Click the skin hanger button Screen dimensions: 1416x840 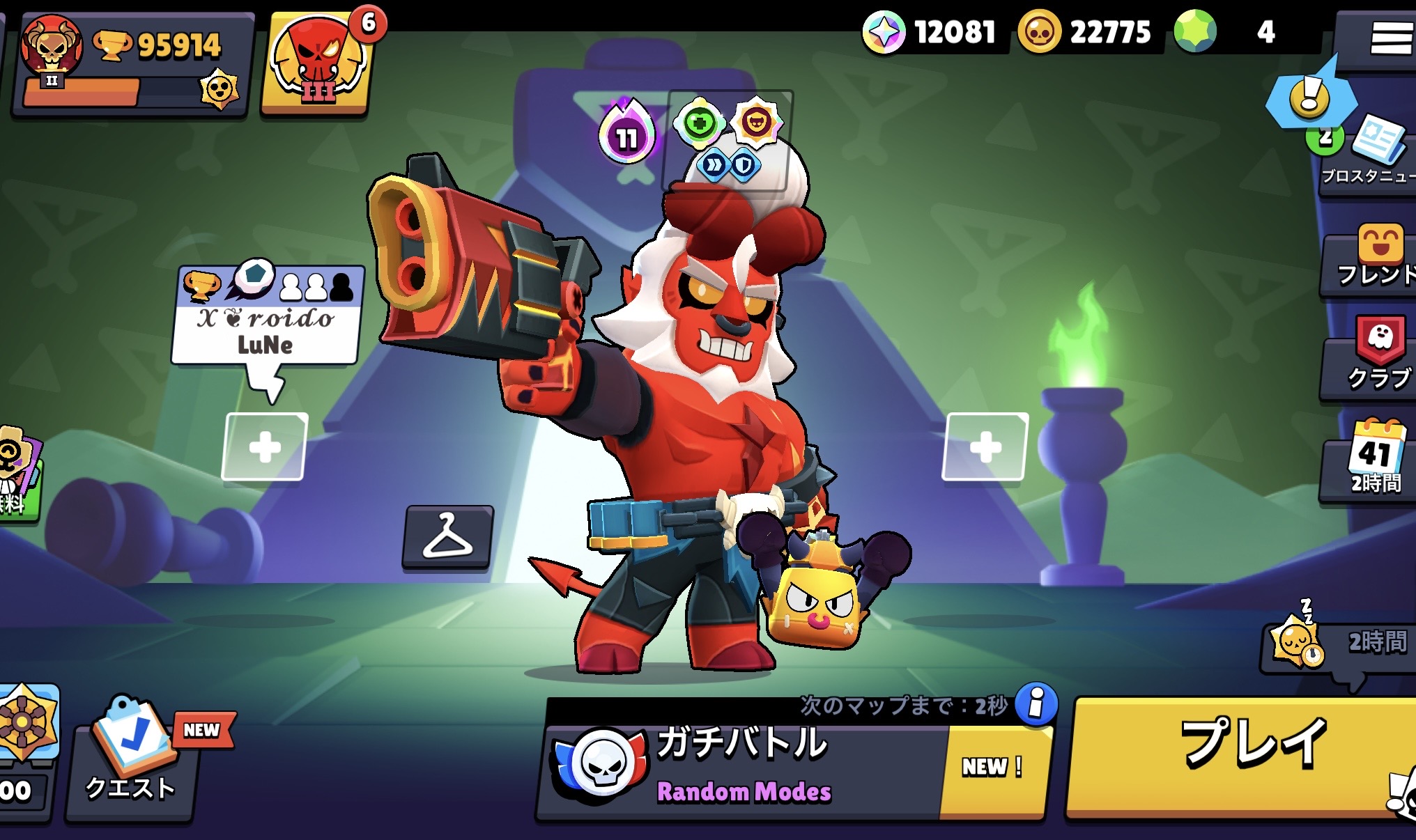click(x=447, y=536)
